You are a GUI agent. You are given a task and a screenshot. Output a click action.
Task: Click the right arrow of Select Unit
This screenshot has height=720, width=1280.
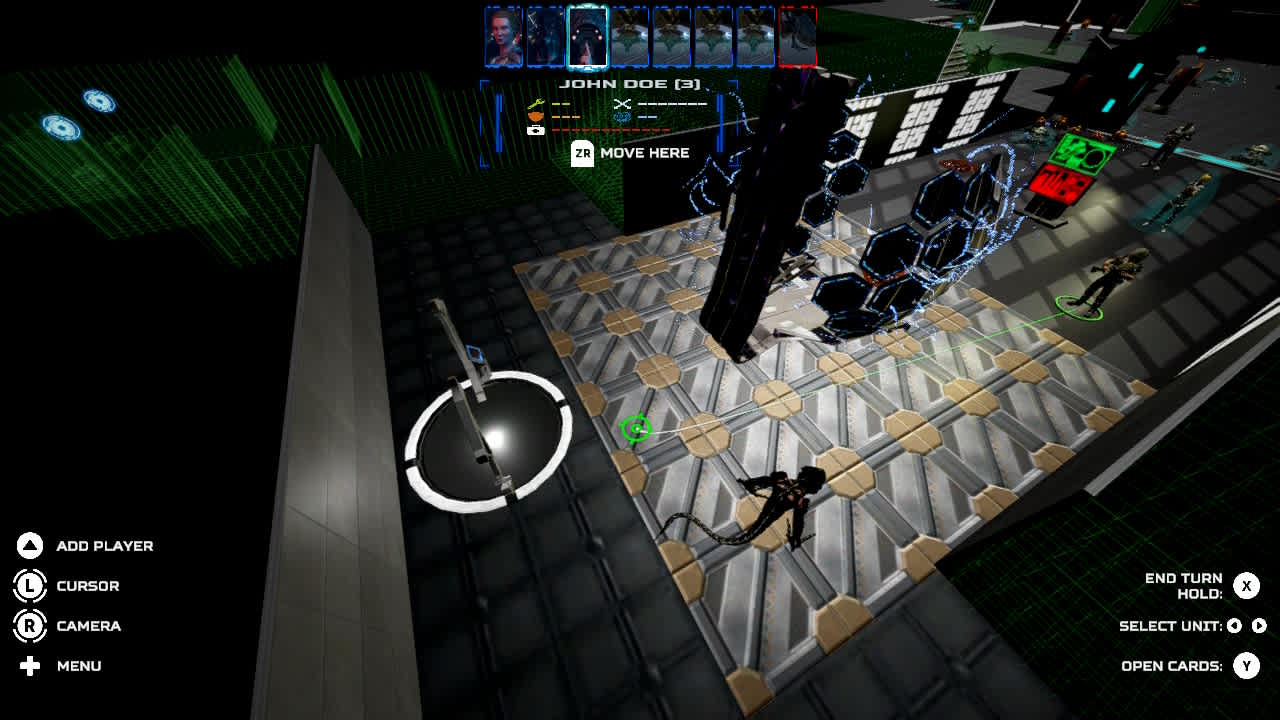(x=1259, y=626)
